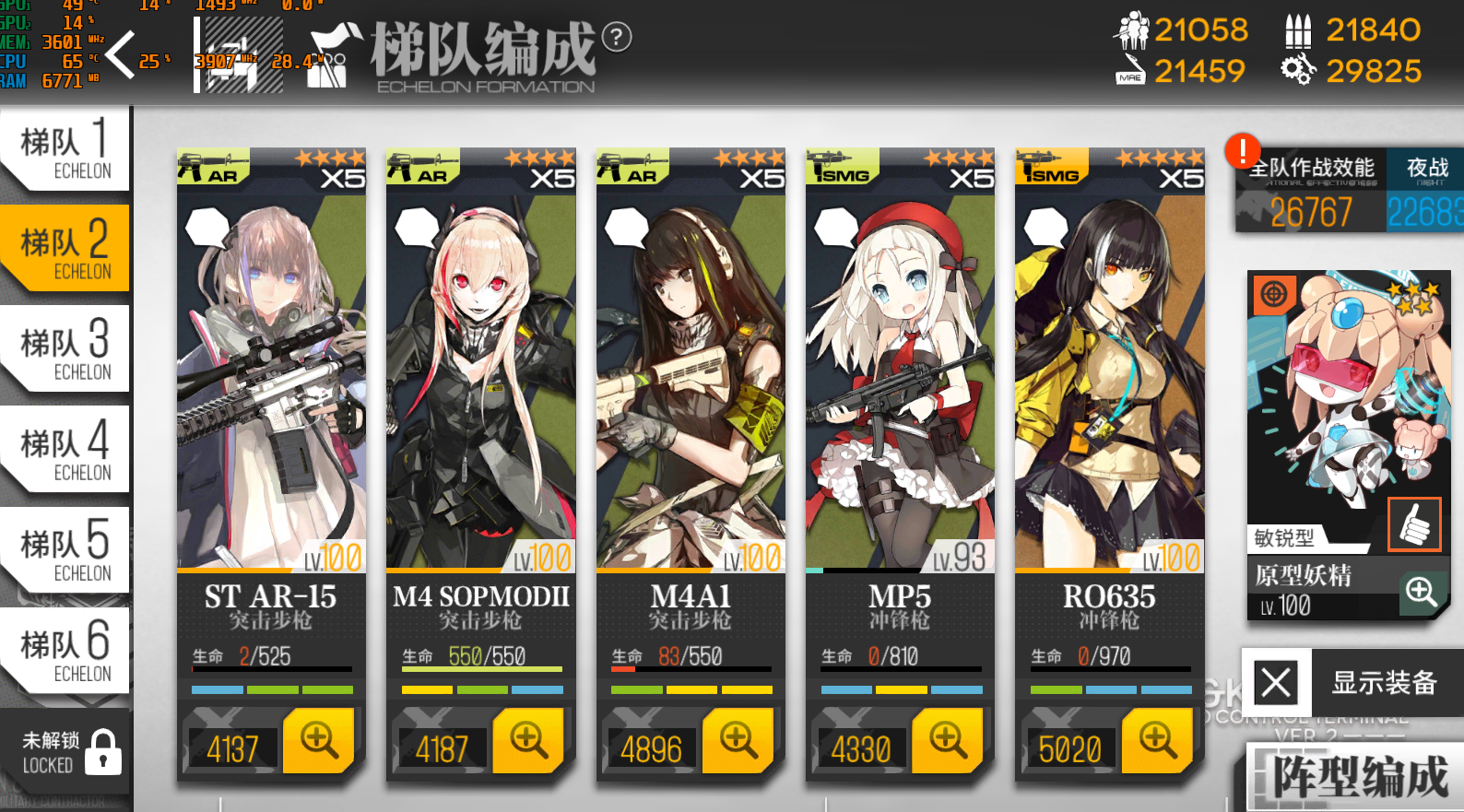
Task: Open the Echelon Formation help icon
Action: (x=617, y=38)
